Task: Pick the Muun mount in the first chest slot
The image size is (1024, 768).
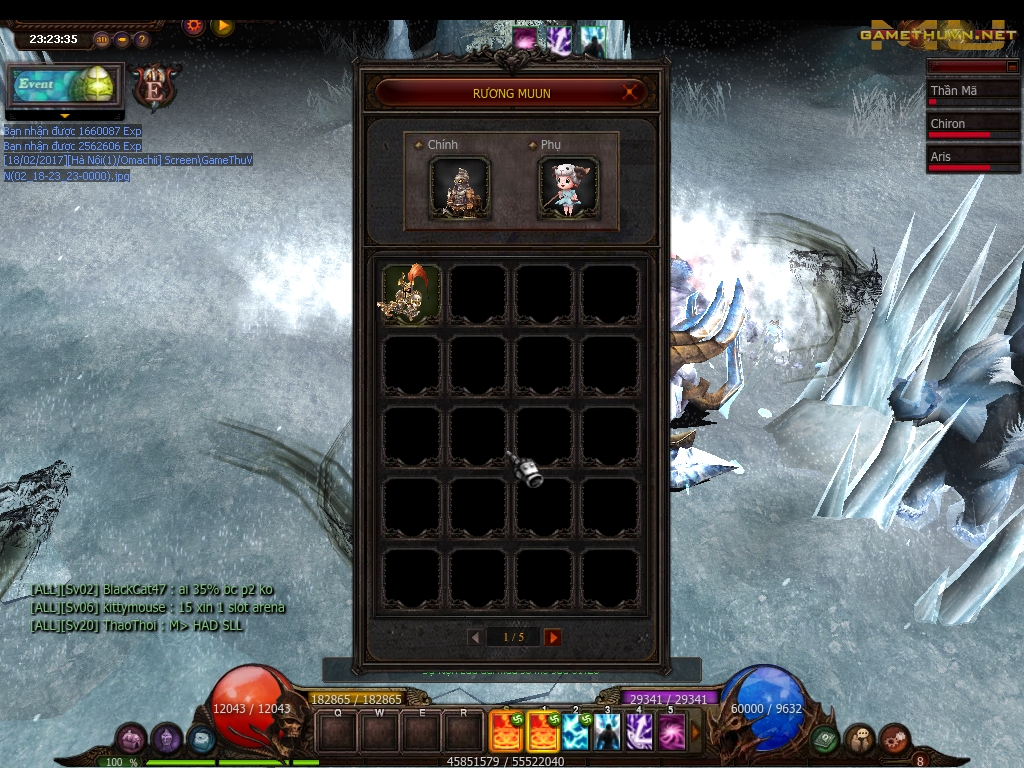Action: coord(411,294)
